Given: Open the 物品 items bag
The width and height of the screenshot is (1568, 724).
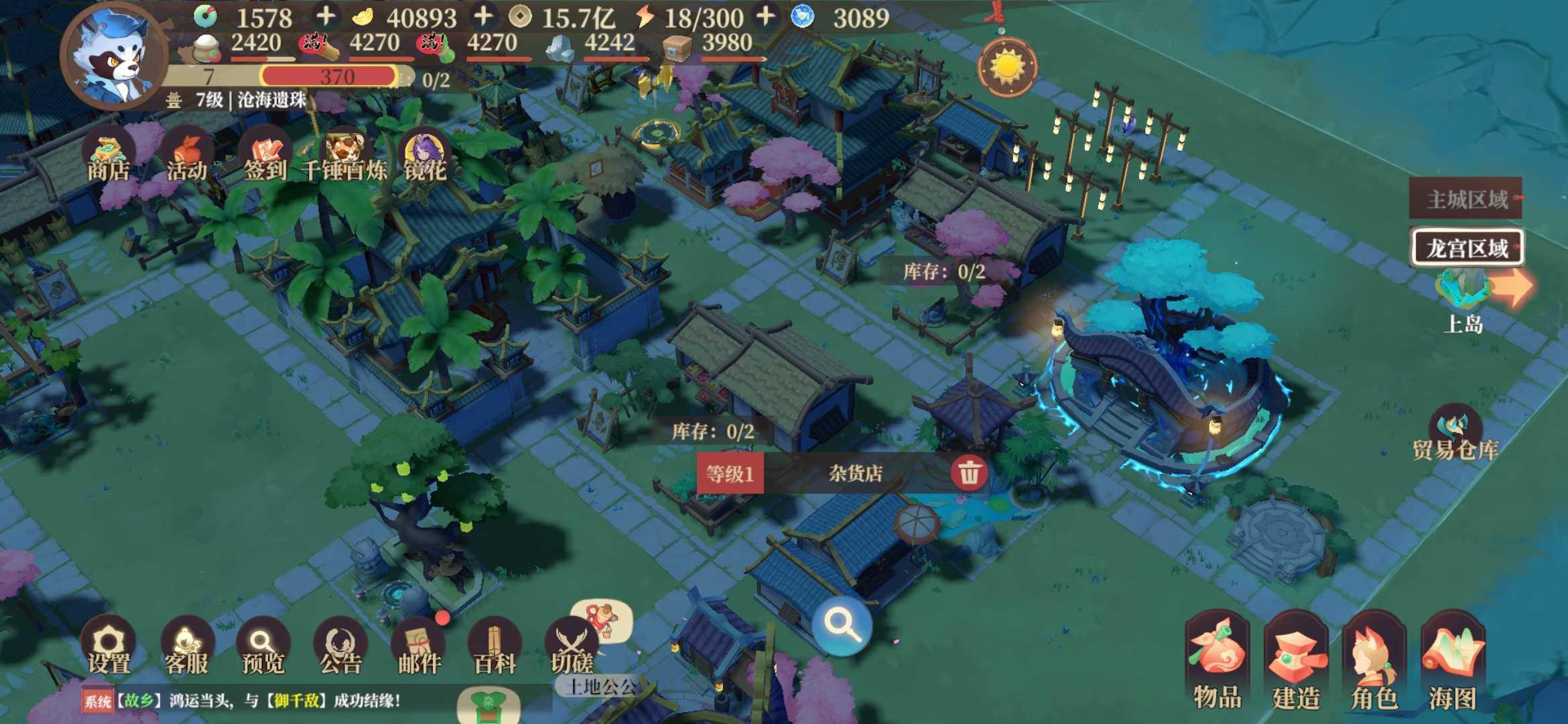Looking at the screenshot, I should tap(1217, 660).
